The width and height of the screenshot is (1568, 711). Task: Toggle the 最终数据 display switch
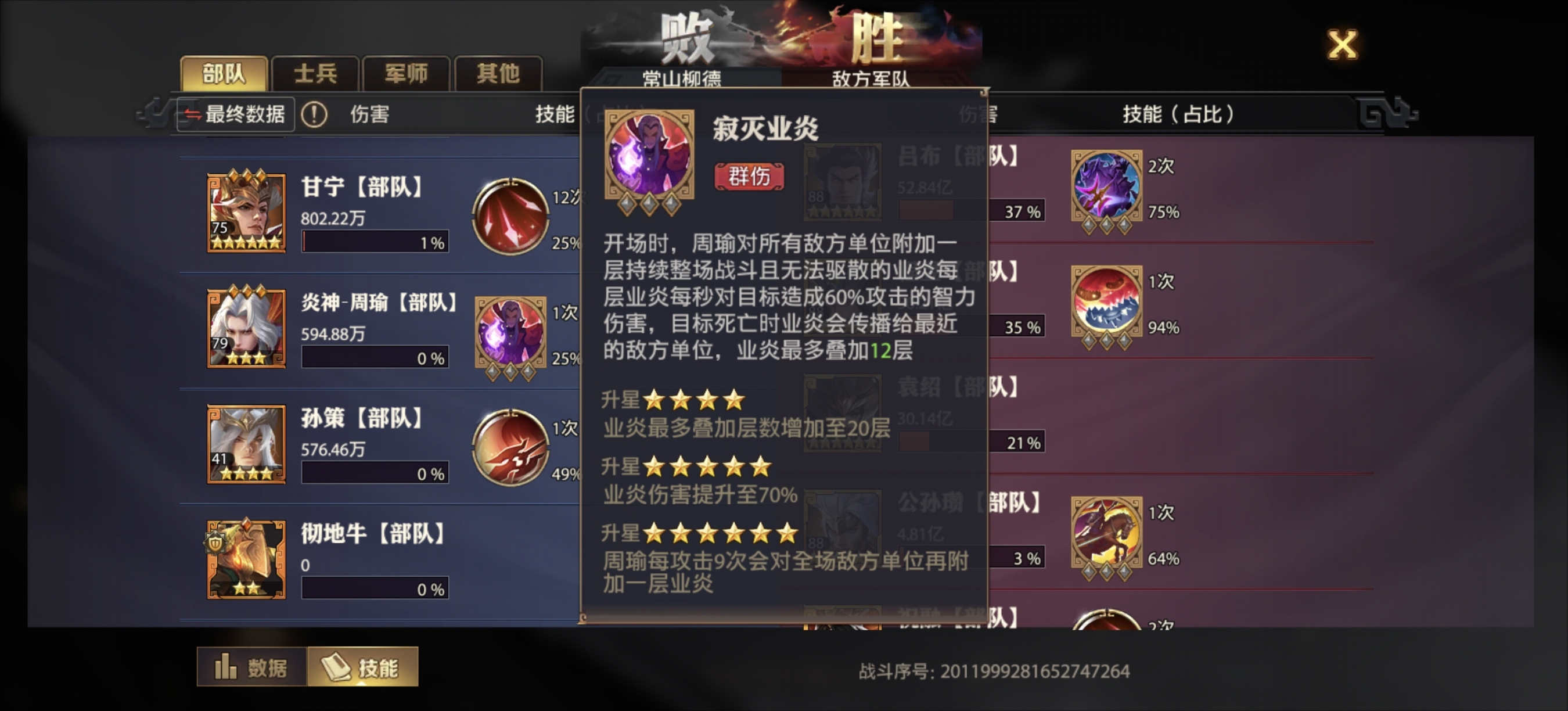[235, 114]
